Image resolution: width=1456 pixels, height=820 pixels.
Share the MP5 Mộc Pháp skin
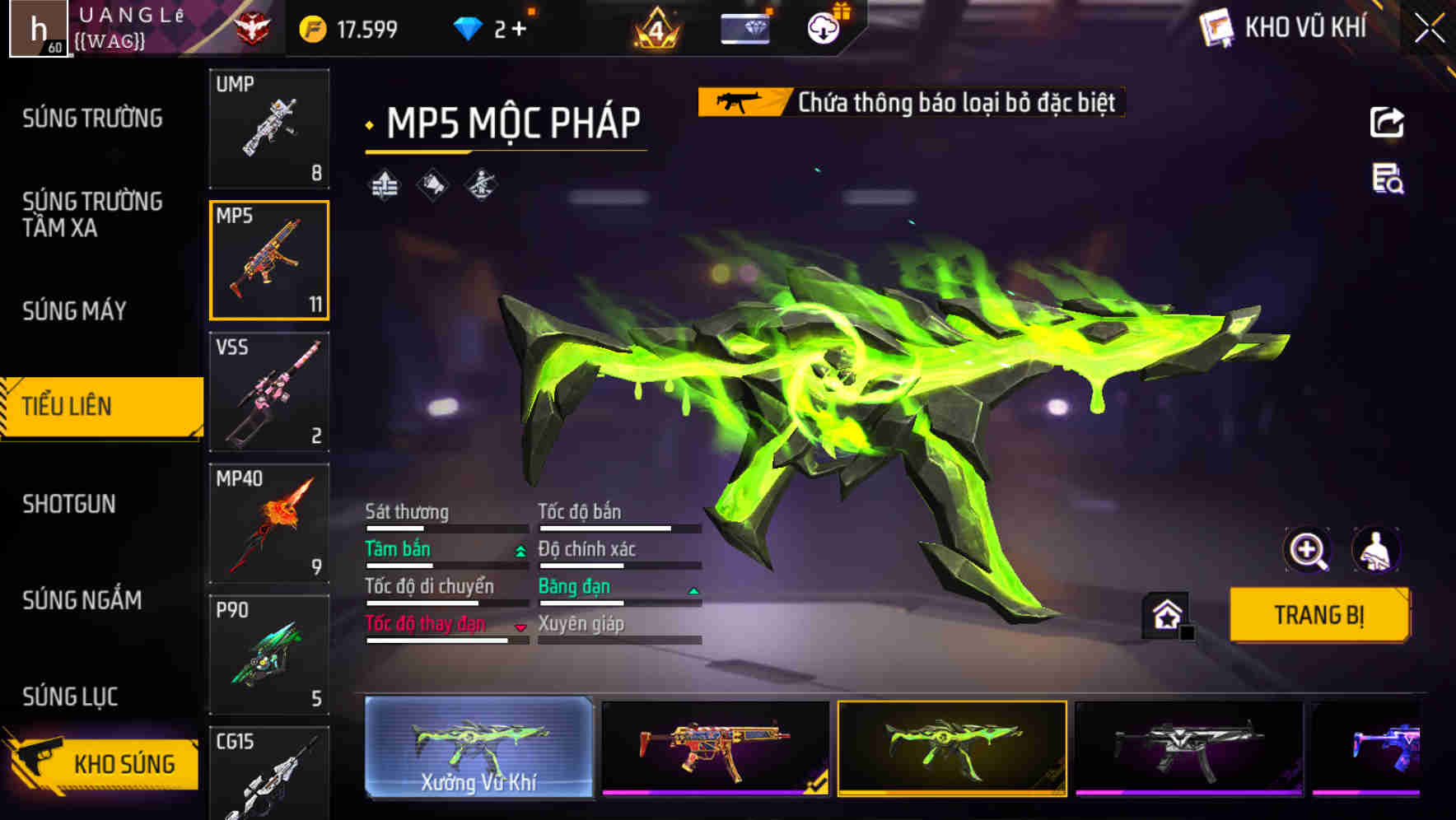pos(1388,122)
